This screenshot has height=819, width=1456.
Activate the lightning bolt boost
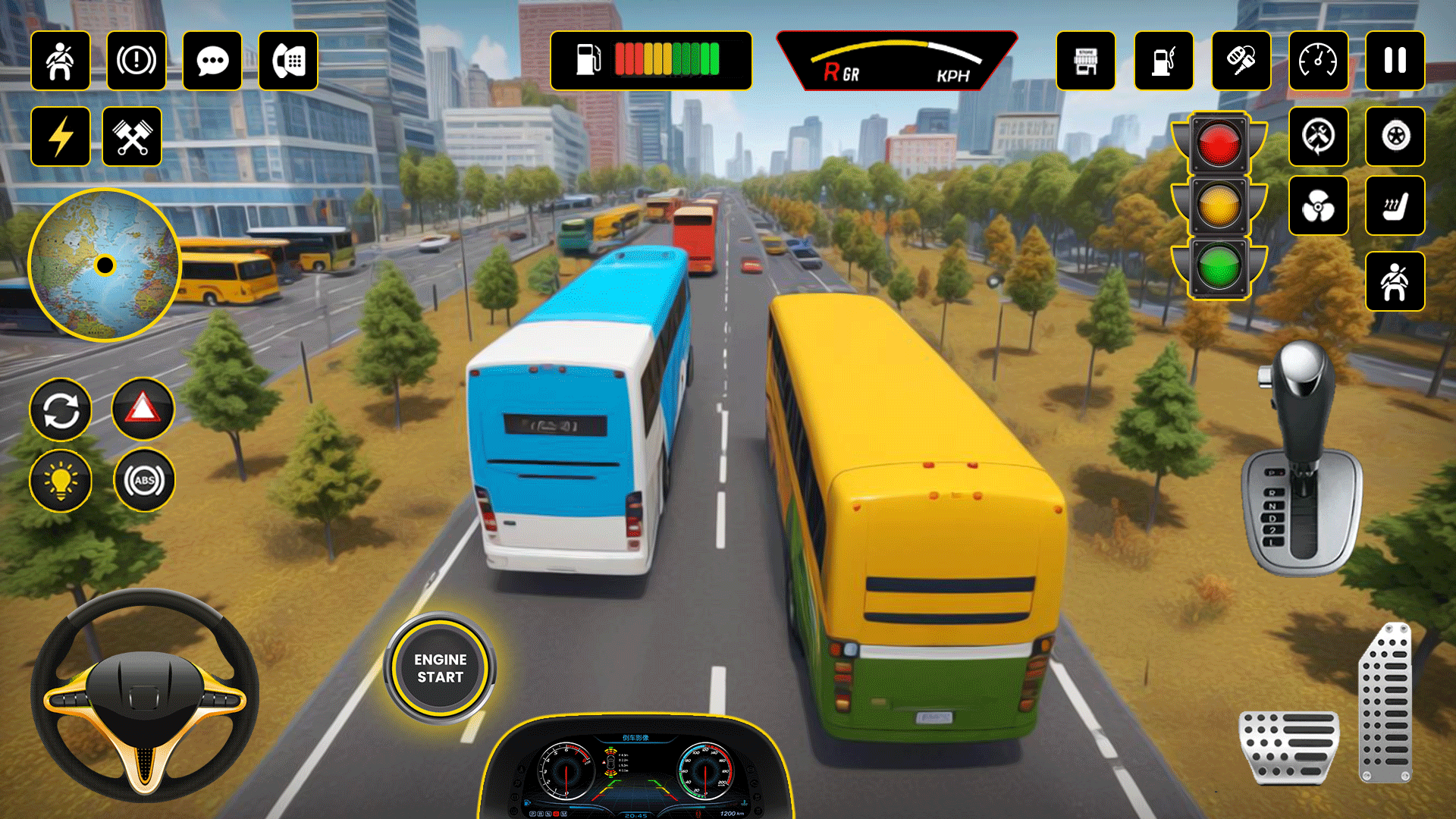(x=61, y=136)
